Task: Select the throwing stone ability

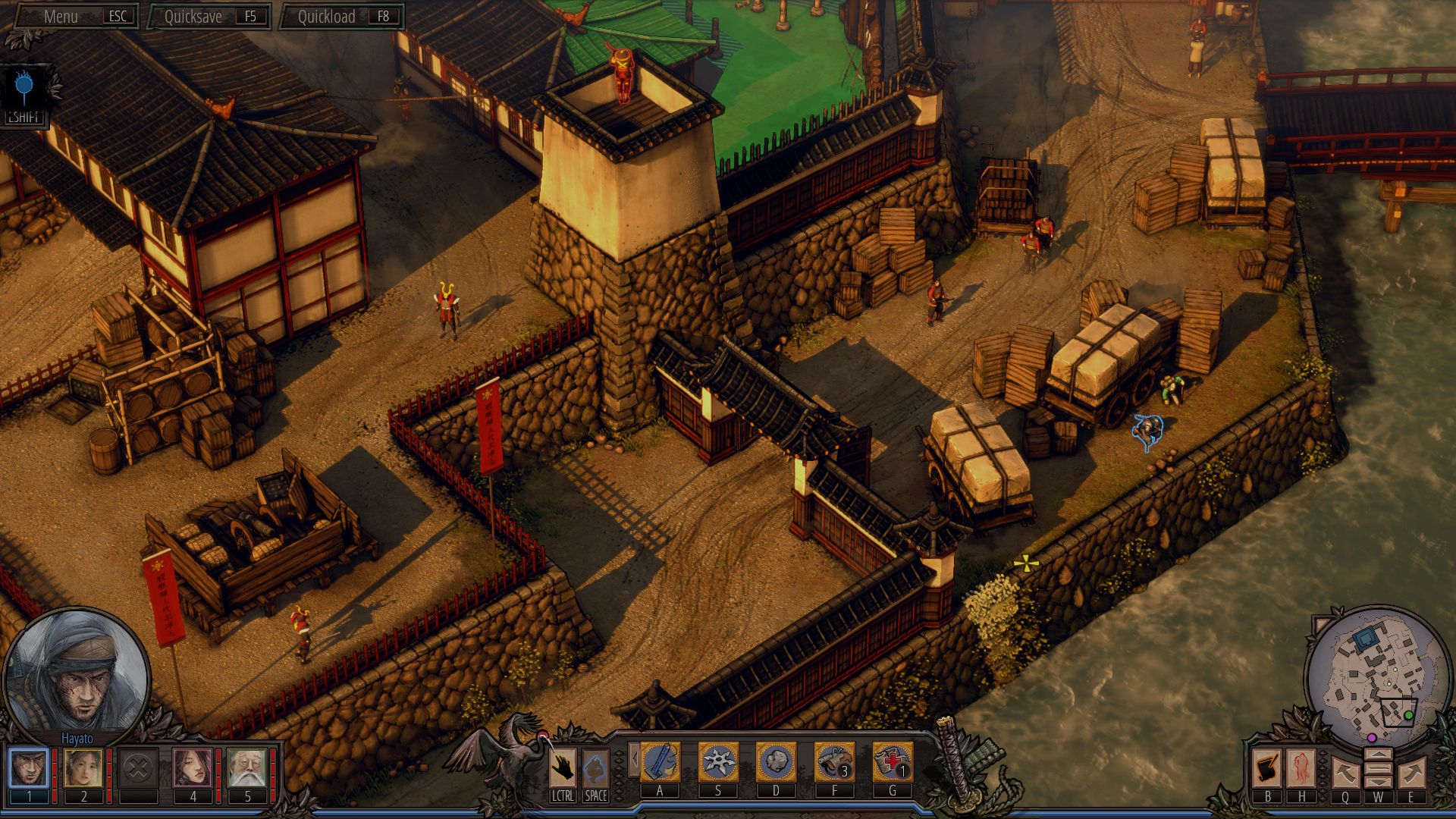Action: click(776, 761)
